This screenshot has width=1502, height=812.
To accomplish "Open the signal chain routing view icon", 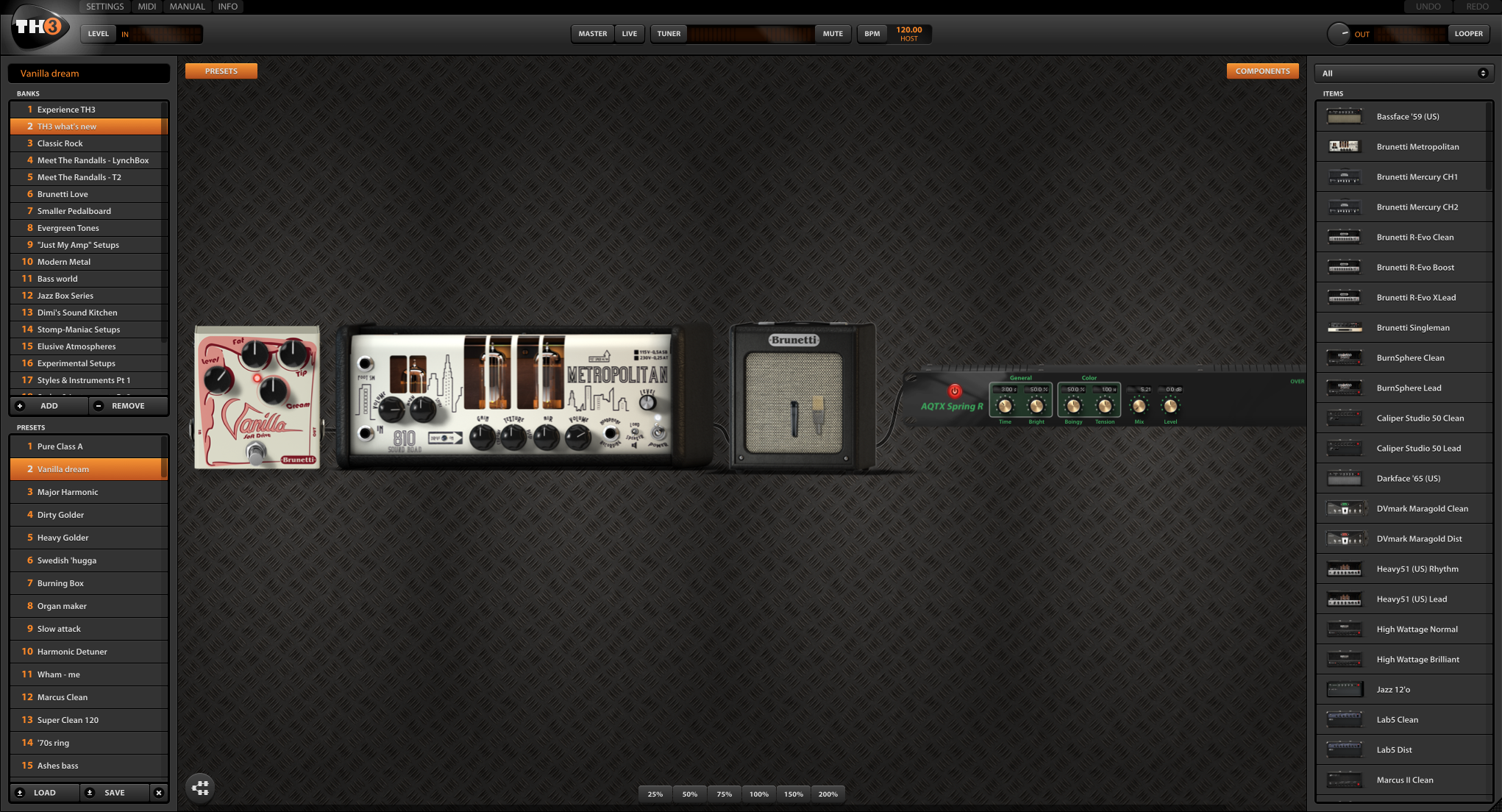I will [199, 788].
